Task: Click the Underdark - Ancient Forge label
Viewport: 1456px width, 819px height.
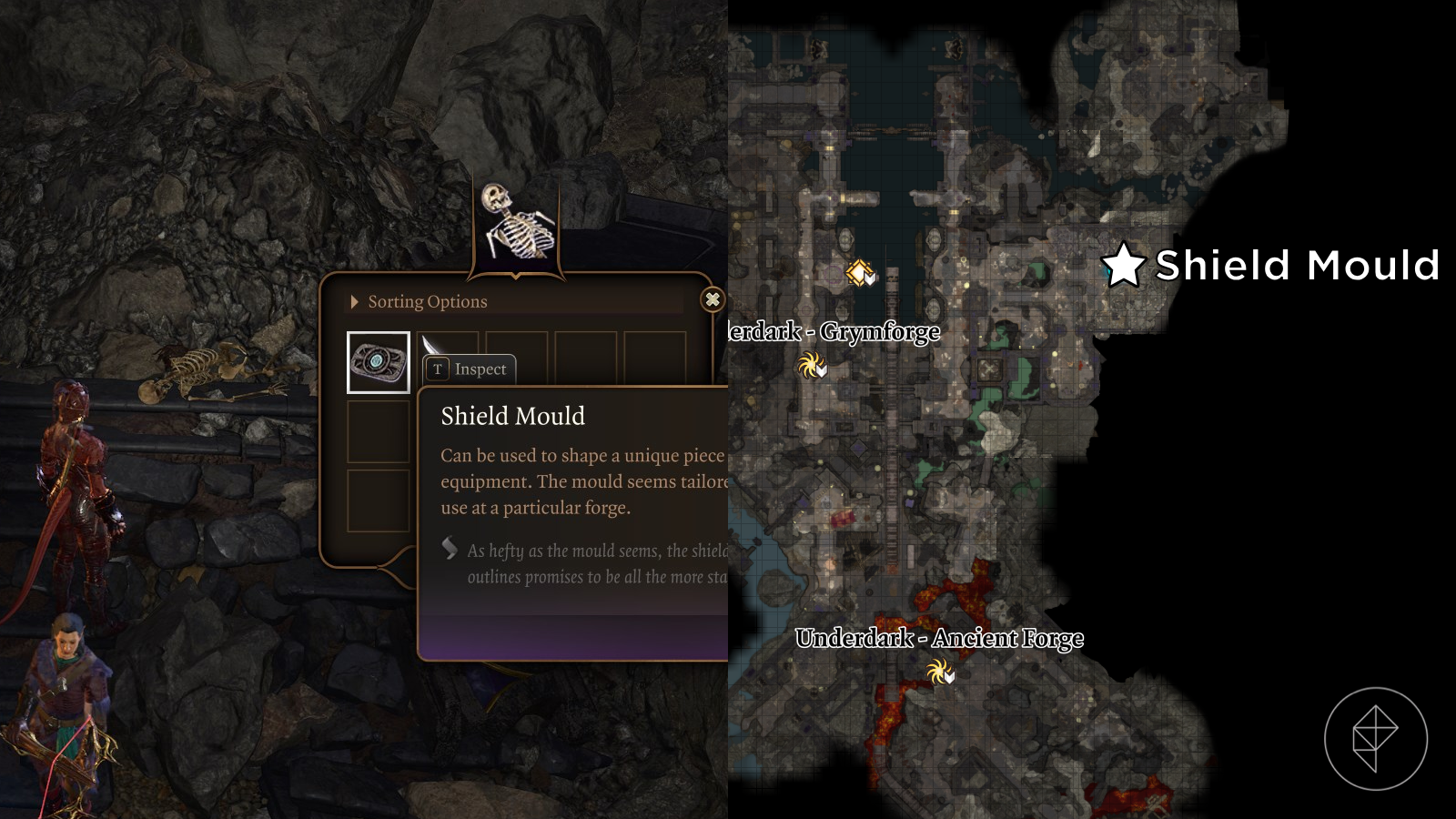Action: pyautogui.click(x=939, y=639)
